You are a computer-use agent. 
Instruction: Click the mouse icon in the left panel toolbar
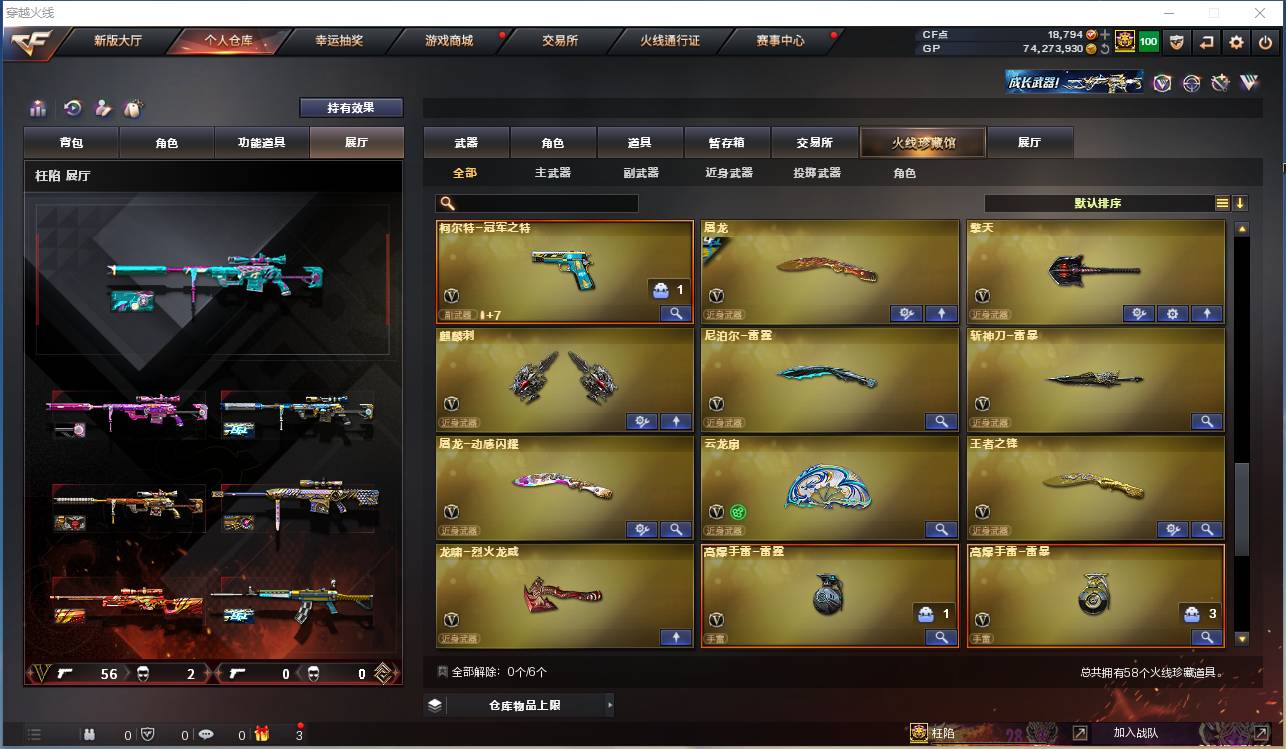point(132,107)
